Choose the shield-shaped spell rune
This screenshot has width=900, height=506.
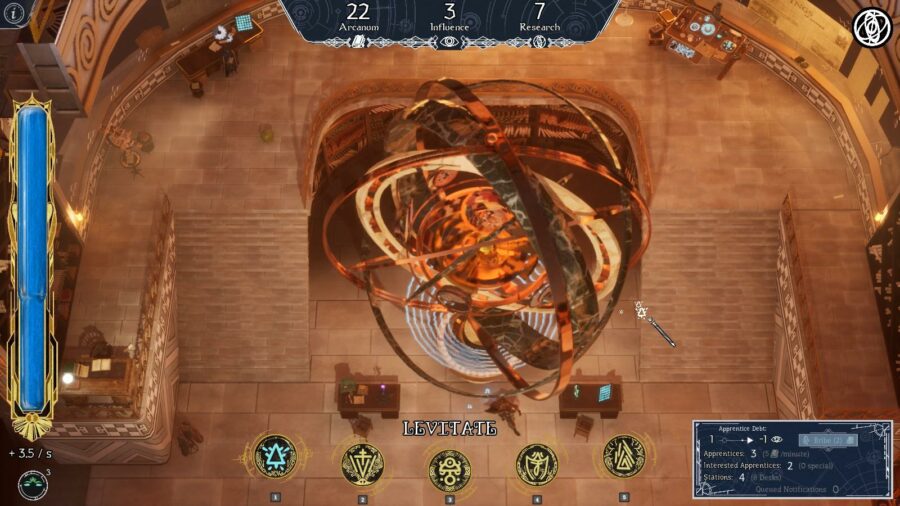pos(537,463)
